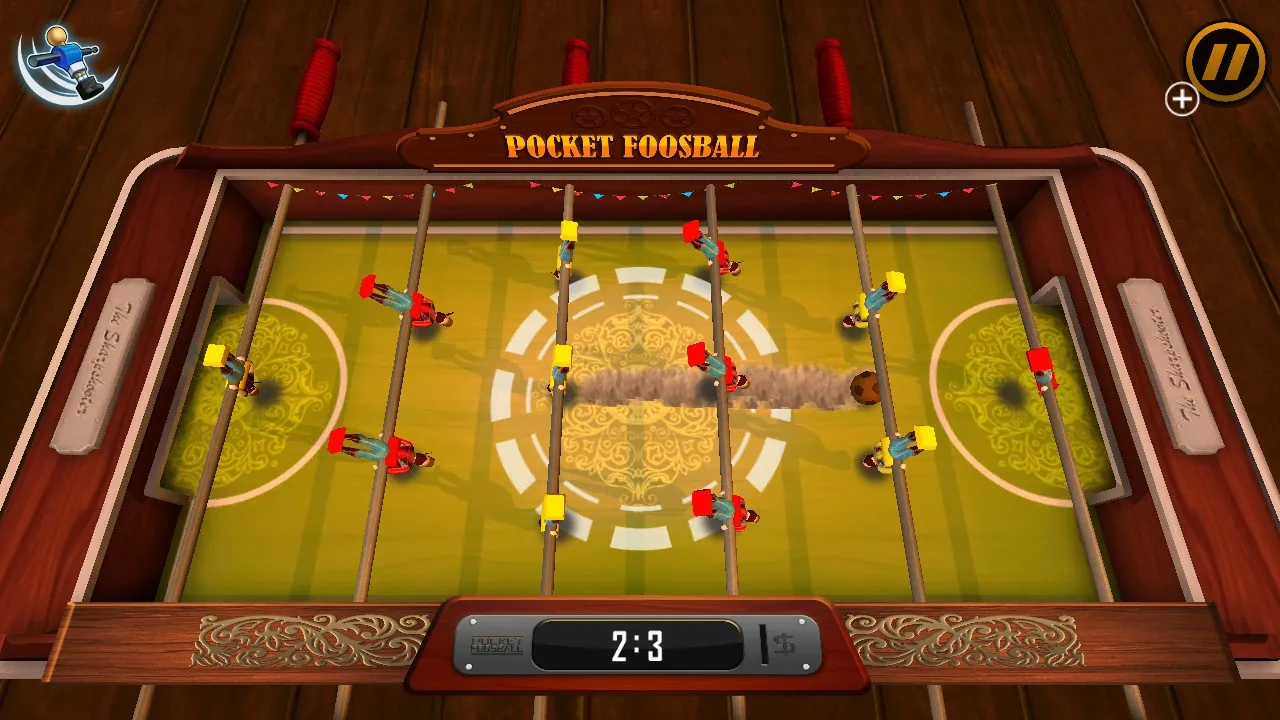Click the Pocket Foosball logo on the scoreboard
This screenshot has width=1280, height=720.
(497, 643)
